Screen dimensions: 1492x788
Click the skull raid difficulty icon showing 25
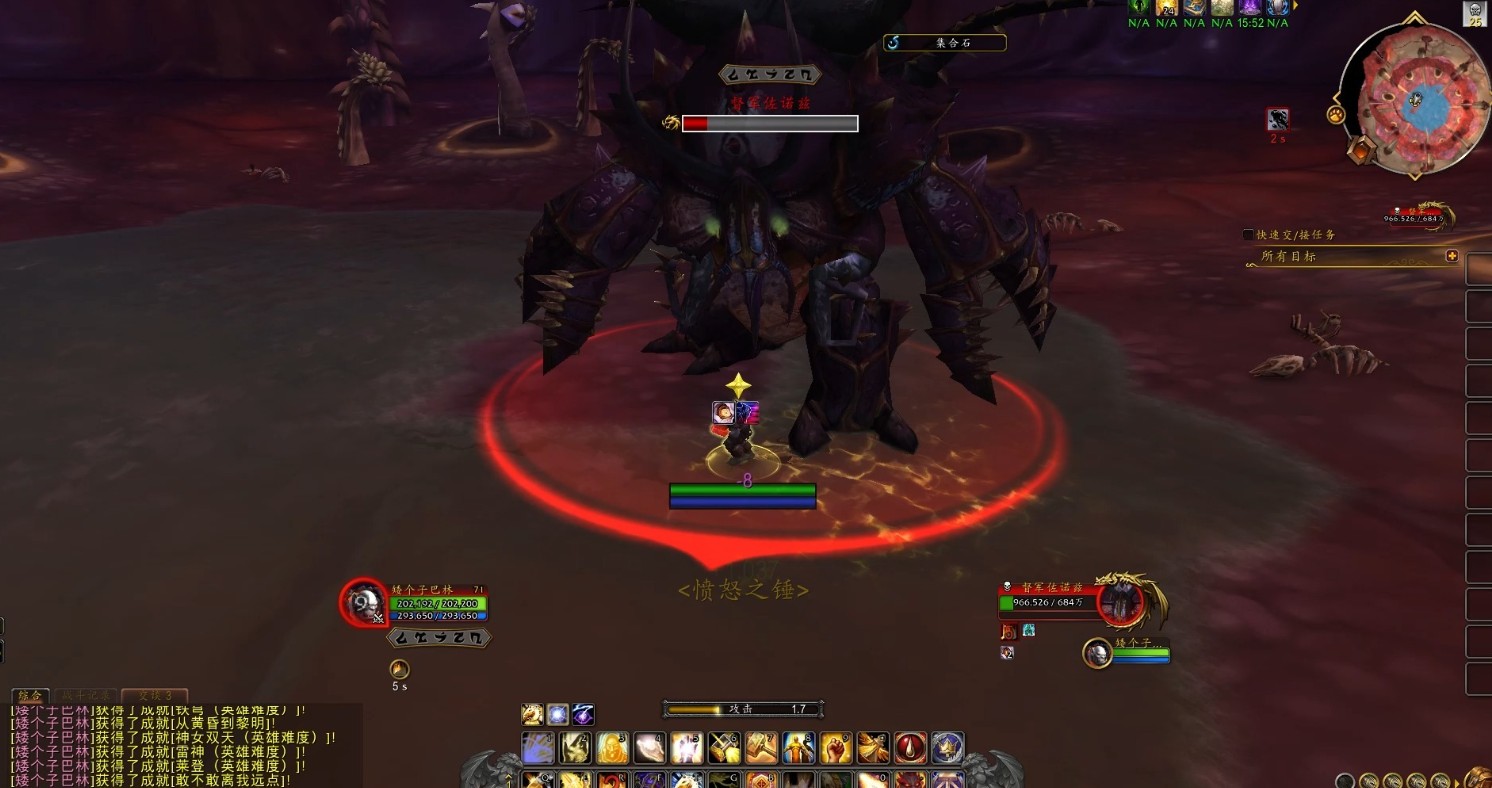pyautogui.click(x=1475, y=14)
